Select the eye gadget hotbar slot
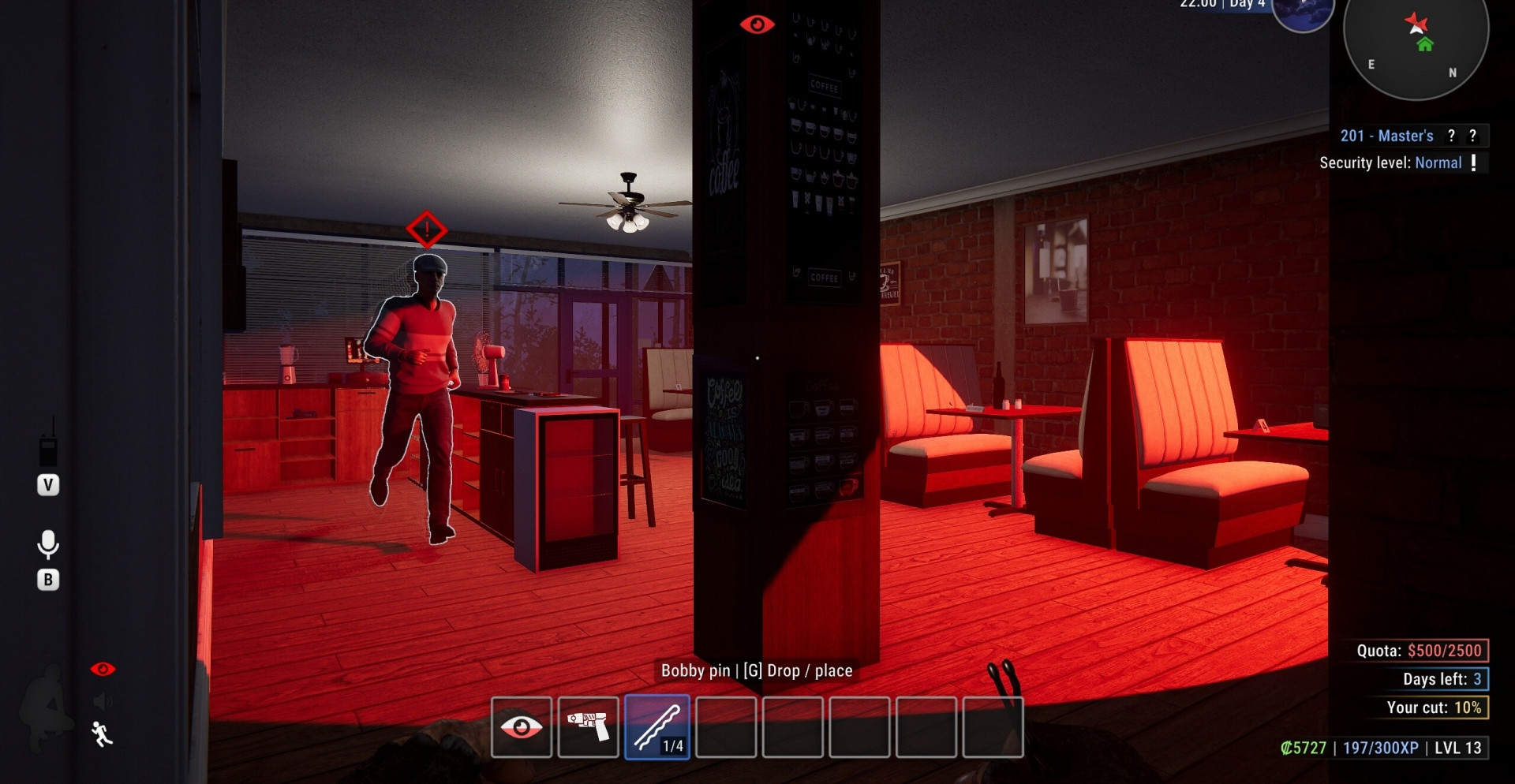This screenshot has width=1515, height=784. click(x=522, y=727)
